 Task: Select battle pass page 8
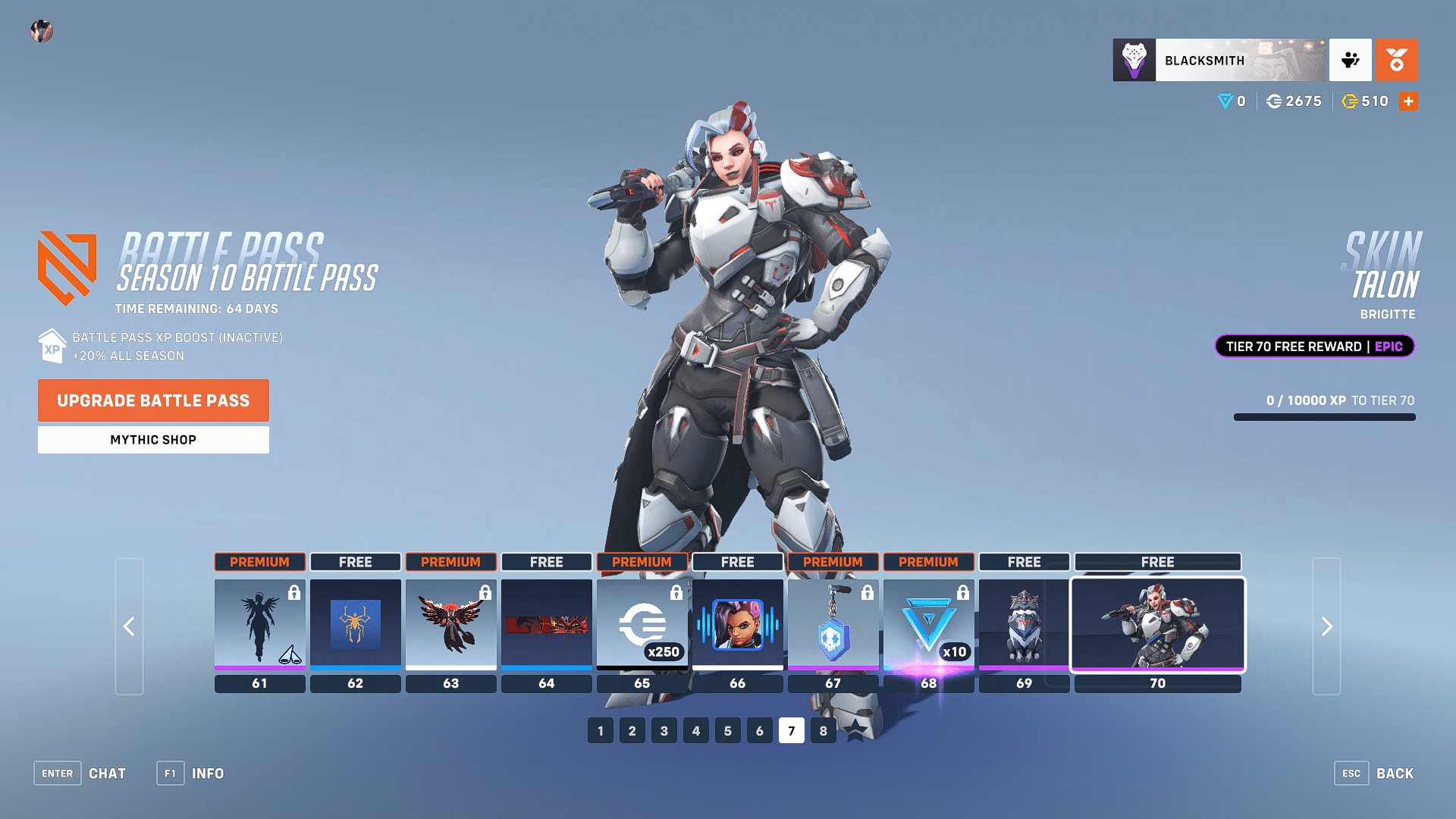tap(823, 730)
